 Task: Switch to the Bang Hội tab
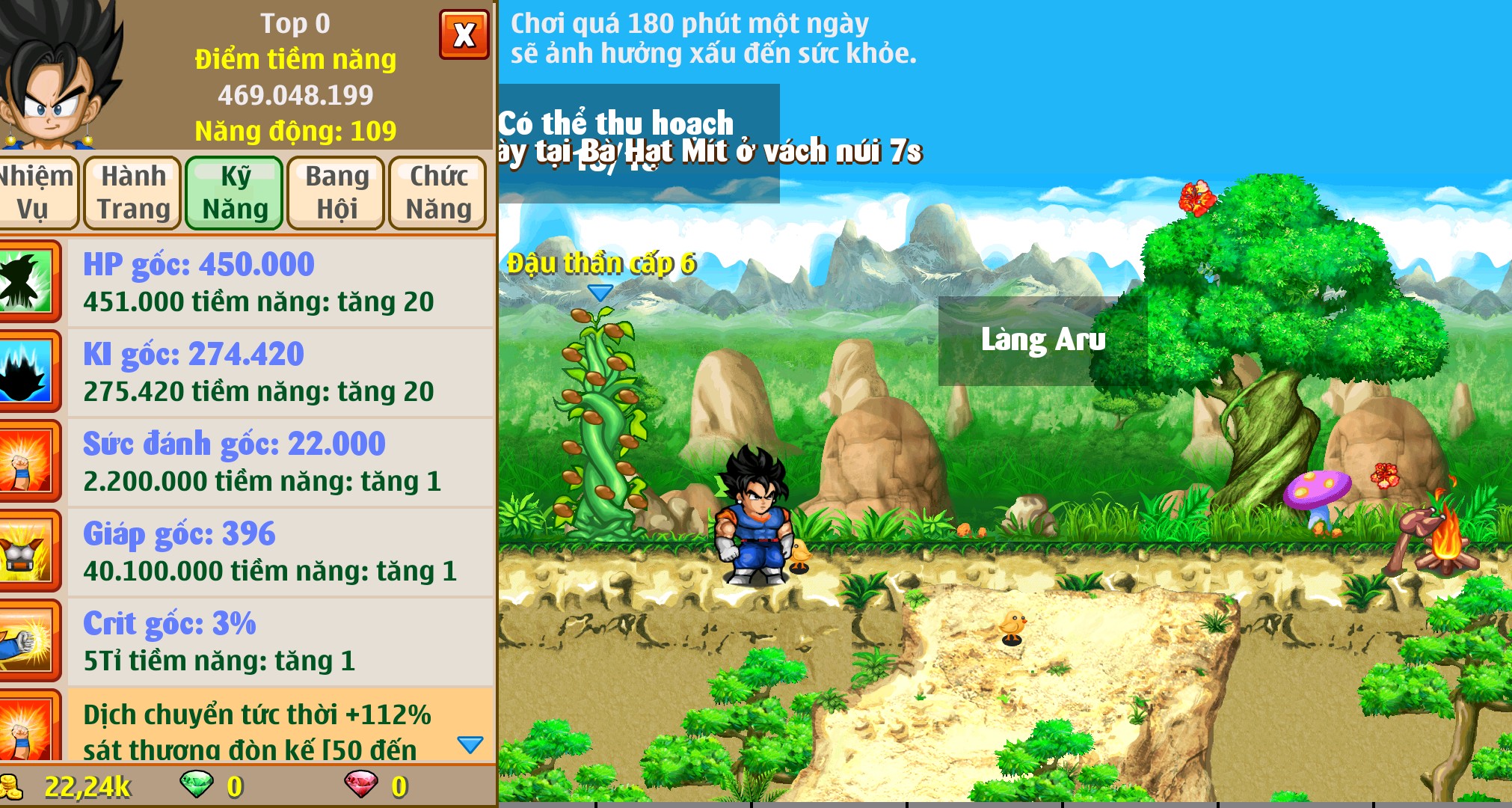coord(335,192)
